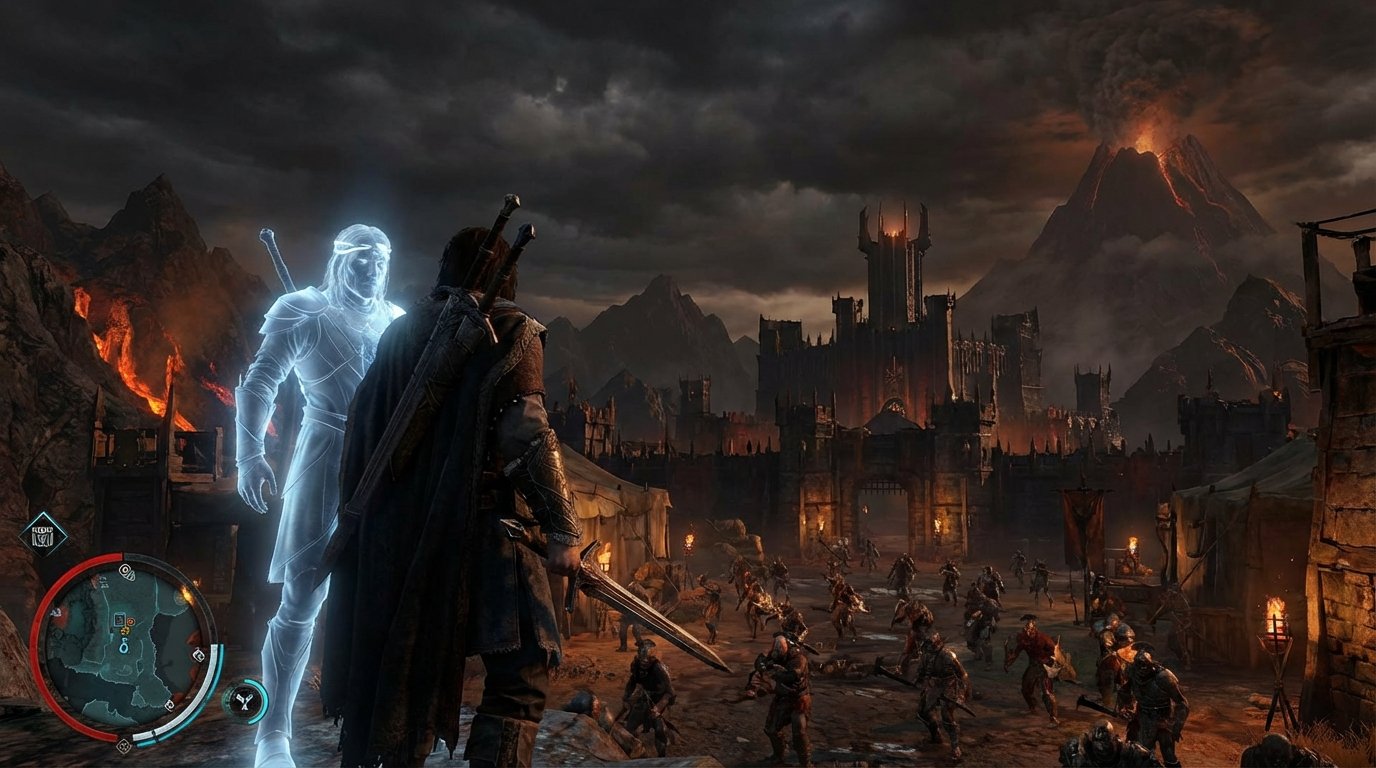This screenshot has height=768, width=1376.
Task: Click the marker on the minimap's lower-right rim
Action: pos(169,705)
